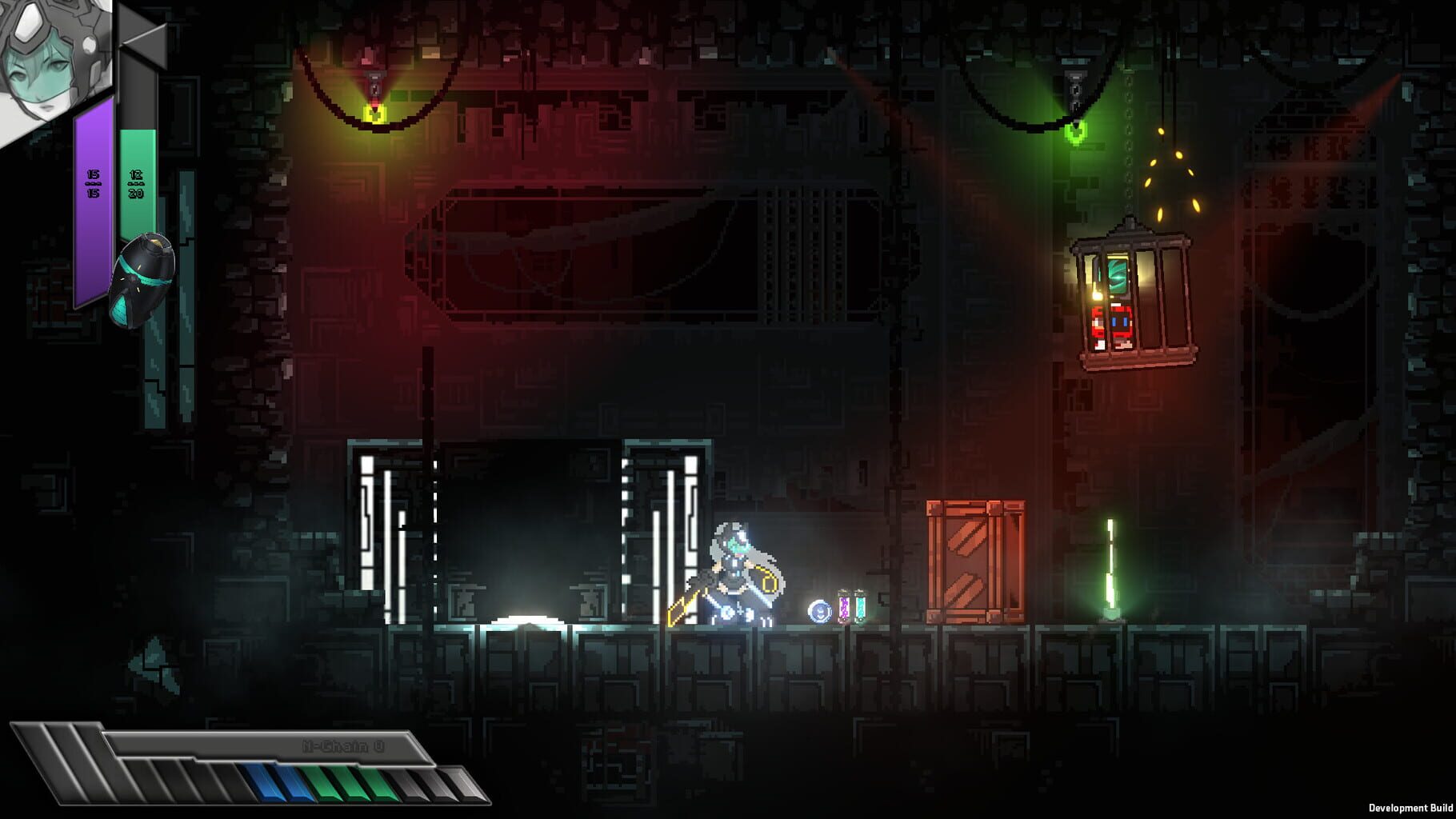1456x819 pixels.
Task: Click the glowing blue orb near the potions
Action: [x=818, y=609]
